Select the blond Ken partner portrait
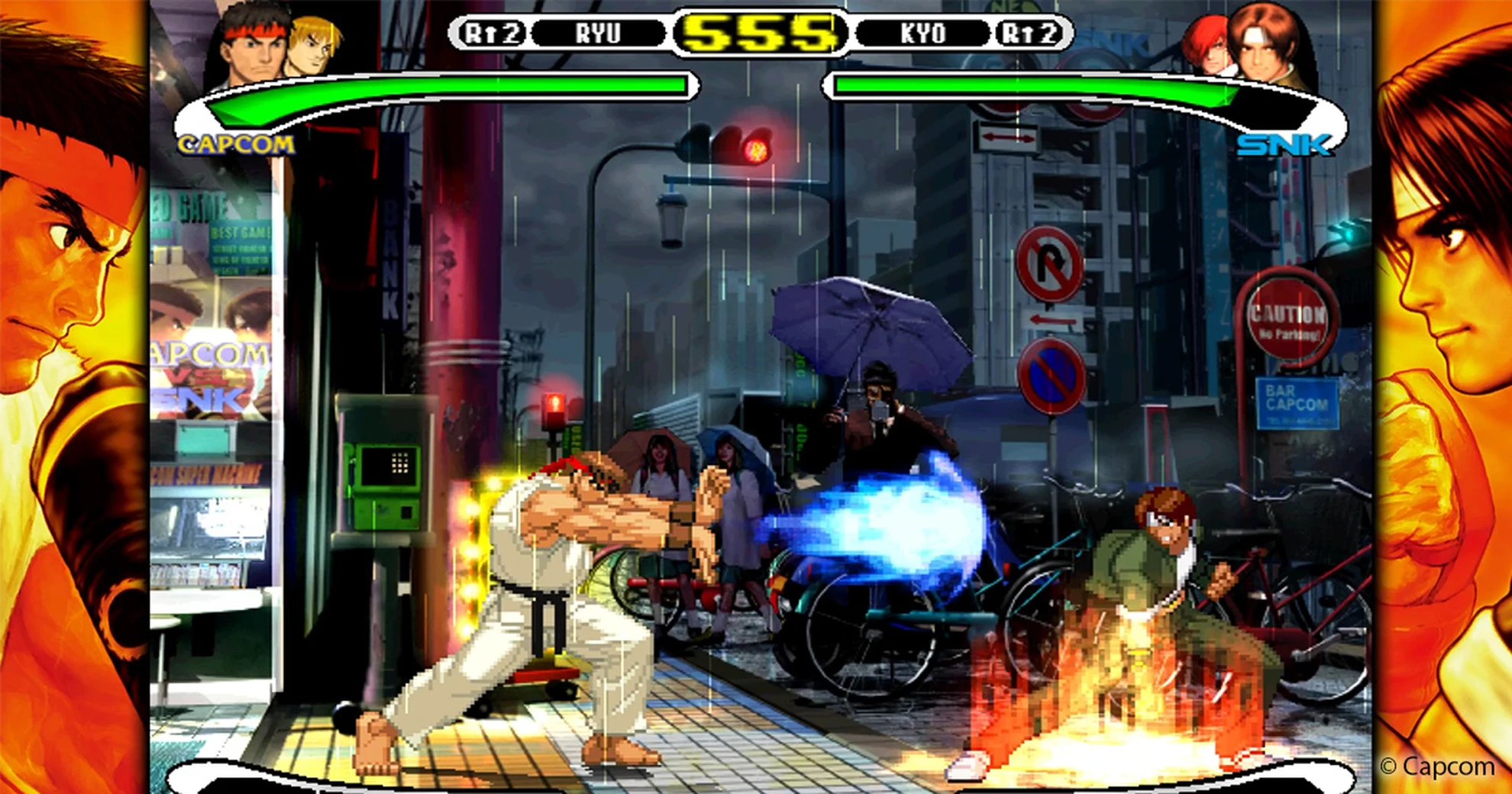Viewport: 1512px width, 794px height. coord(314,46)
